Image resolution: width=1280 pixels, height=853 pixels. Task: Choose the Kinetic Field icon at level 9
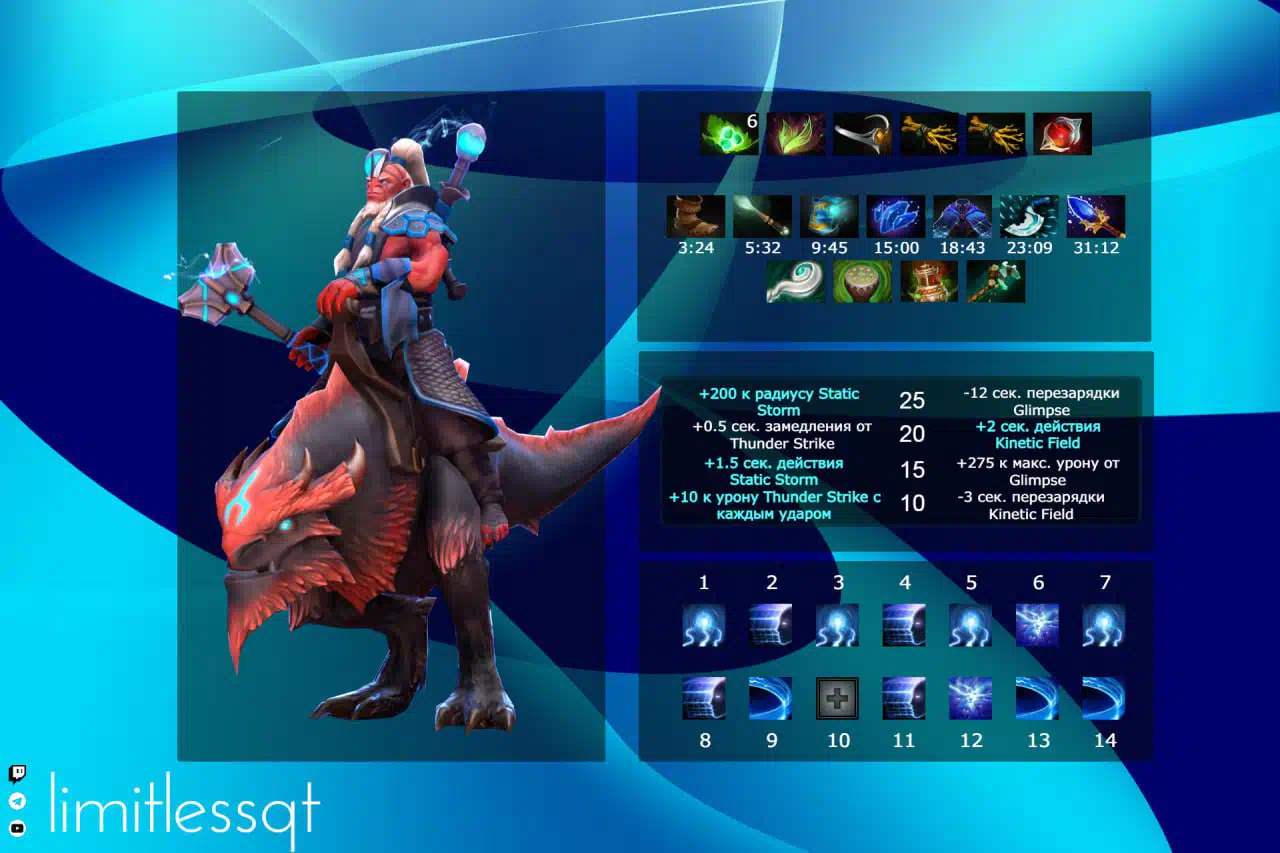(x=771, y=698)
